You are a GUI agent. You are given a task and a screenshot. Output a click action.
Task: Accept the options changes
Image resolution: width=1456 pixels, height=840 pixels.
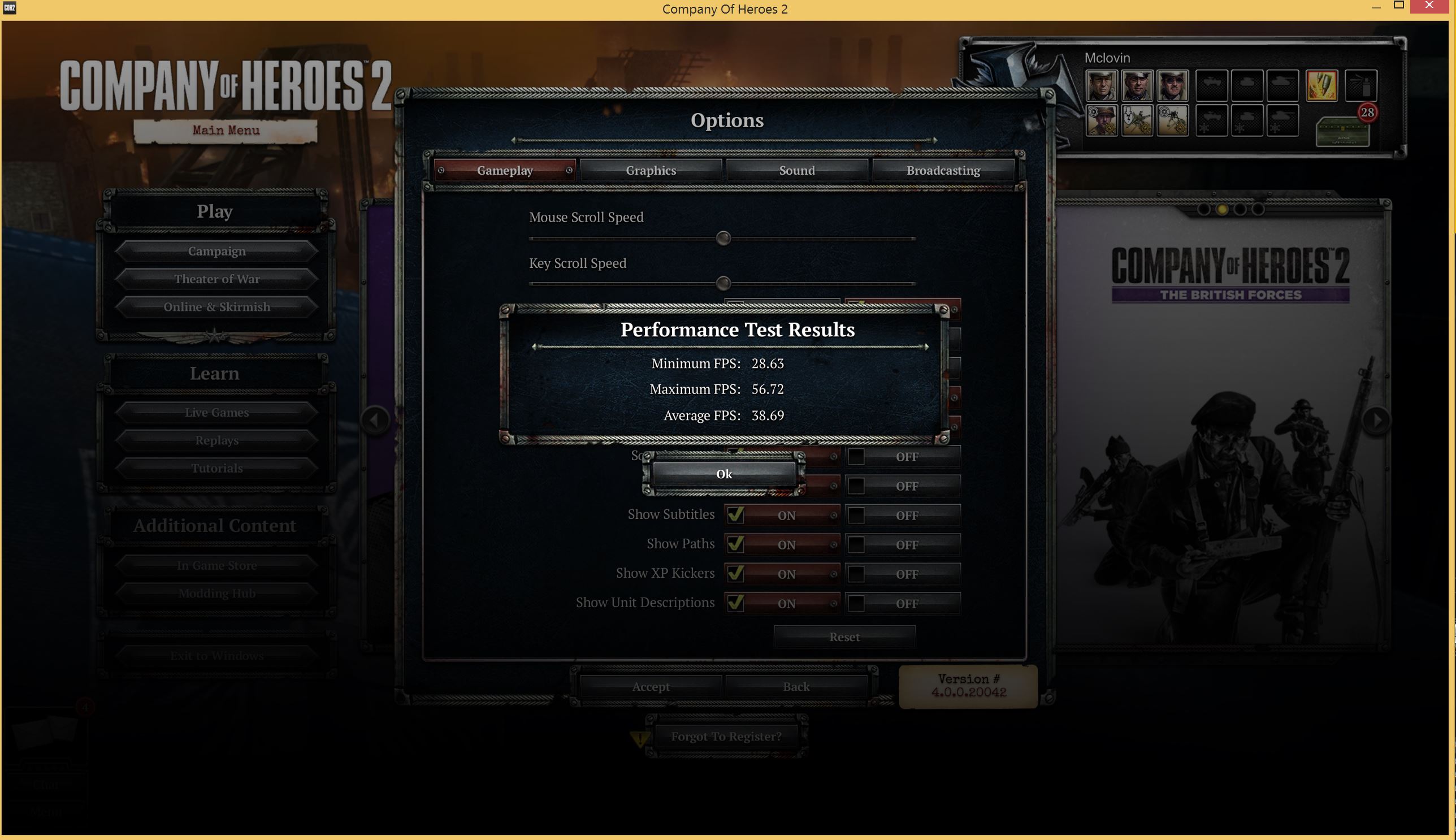pos(651,687)
